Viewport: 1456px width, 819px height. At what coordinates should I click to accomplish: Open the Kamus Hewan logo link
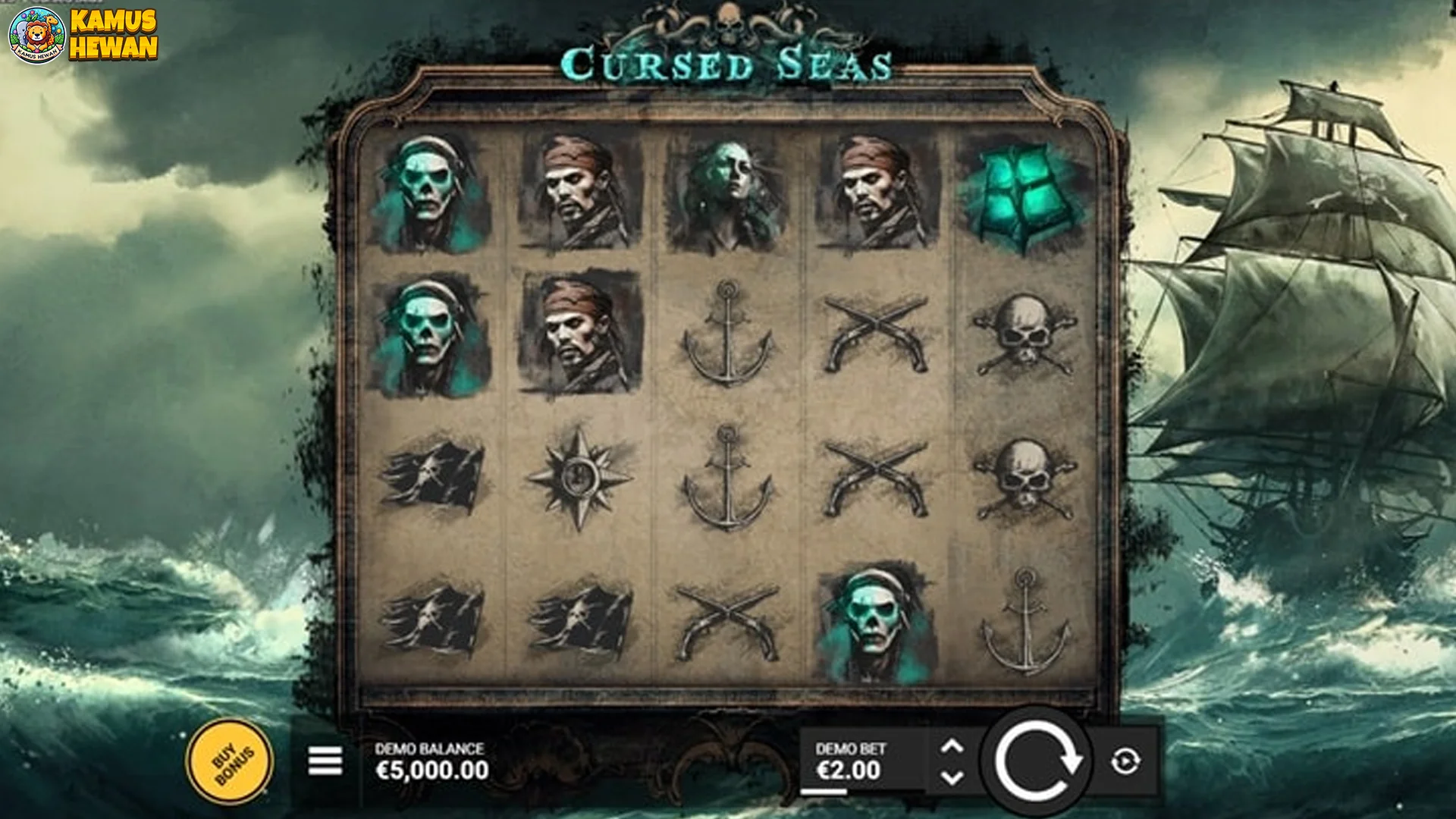pyautogui.click(x=83, y=34)
